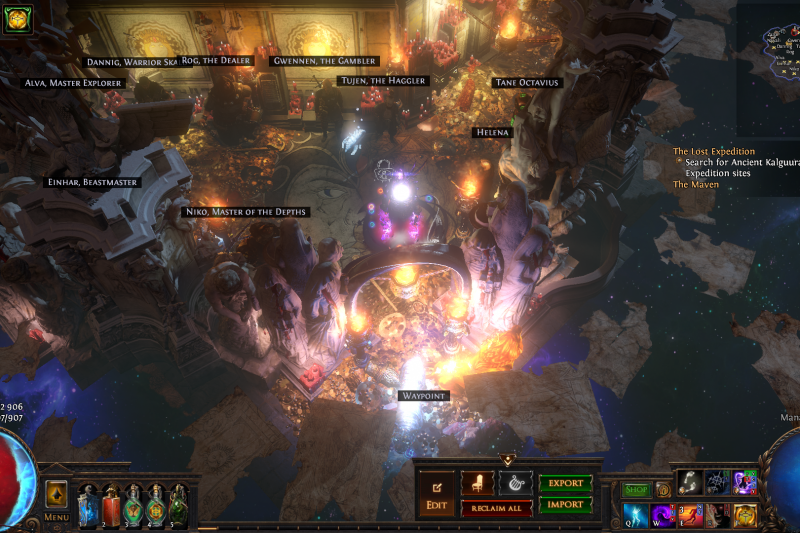Viewport: 800px width, 533px height.
Task: Activate the spider web skill icon
Action: click(x=717, y=483)
